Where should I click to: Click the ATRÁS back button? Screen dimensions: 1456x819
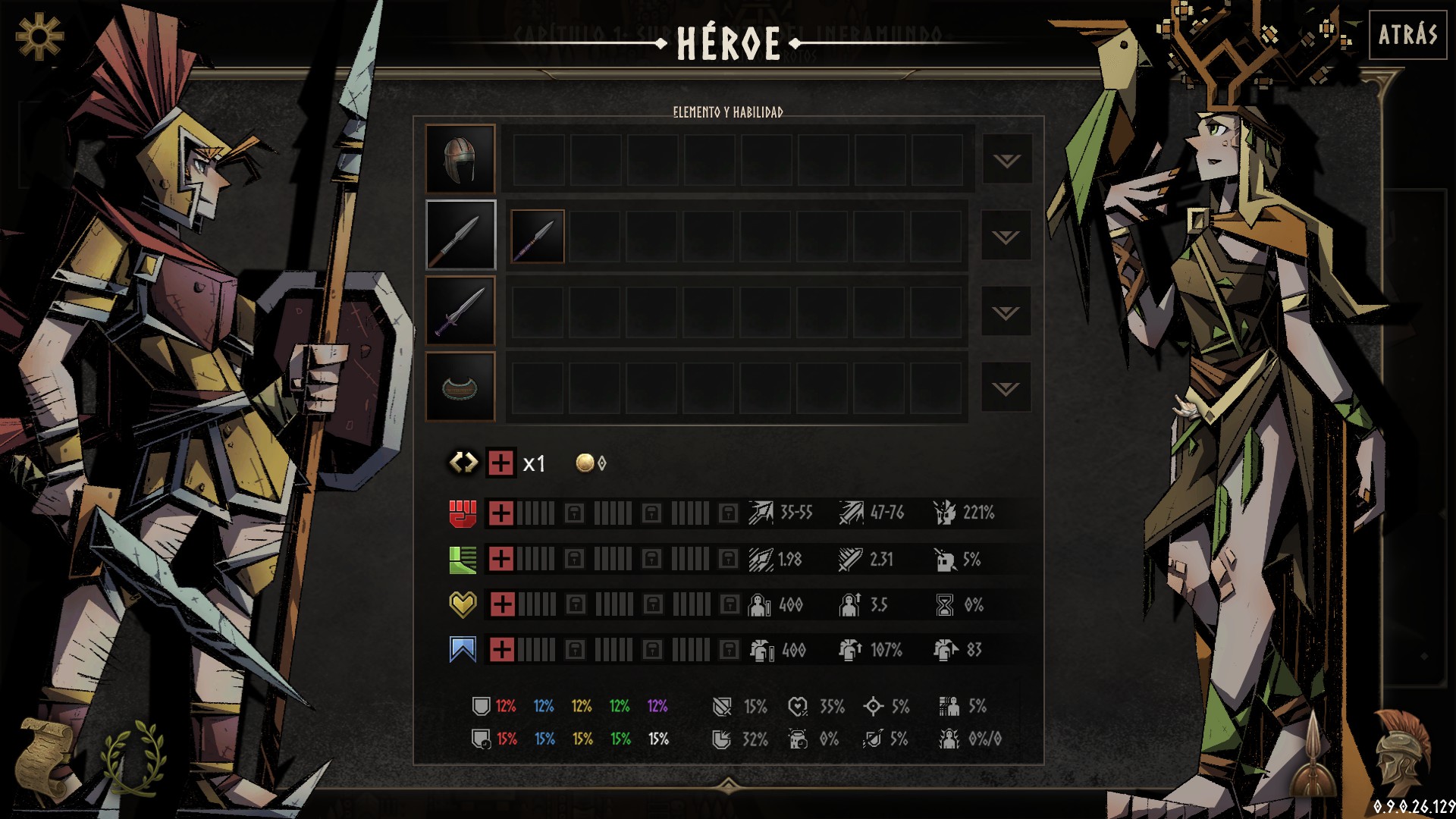pos(1407,35)
